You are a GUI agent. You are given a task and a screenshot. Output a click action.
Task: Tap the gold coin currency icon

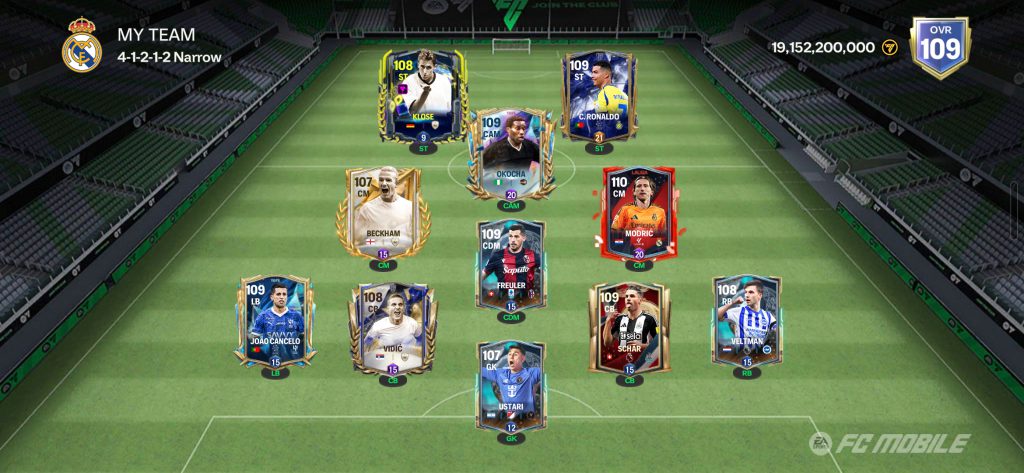[x=890, y=47]
